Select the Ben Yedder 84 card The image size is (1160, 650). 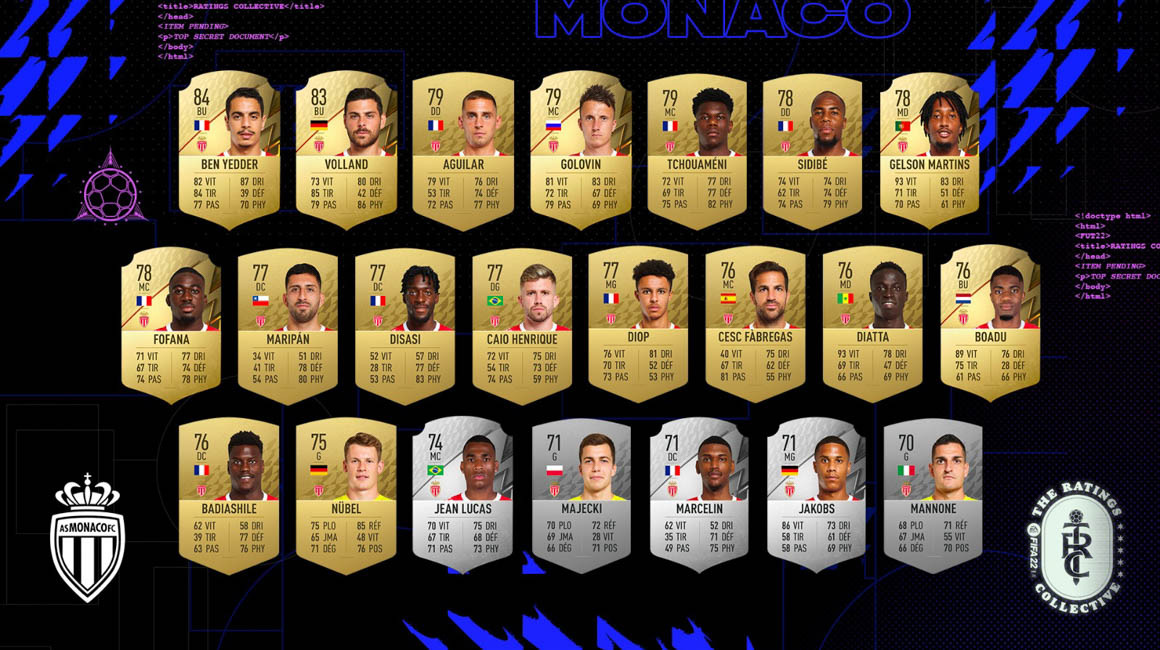(x=228, y=146)
